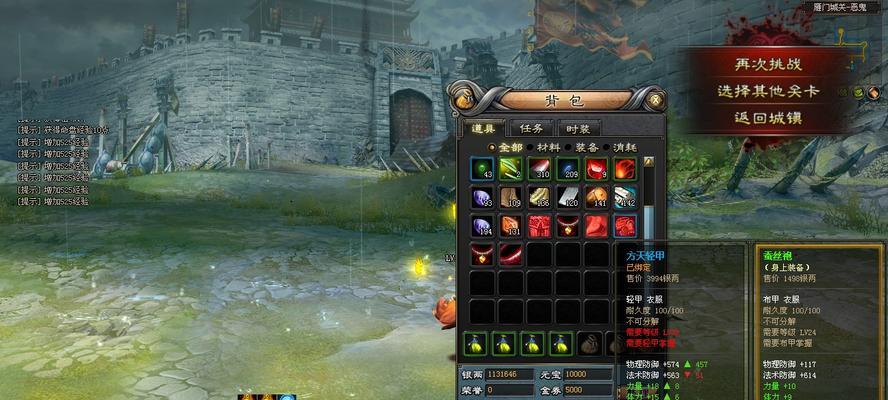This screenshot has height=400, width=888.
Task: Switch to the 道具 items tab
Action: (x=483, y=128)
